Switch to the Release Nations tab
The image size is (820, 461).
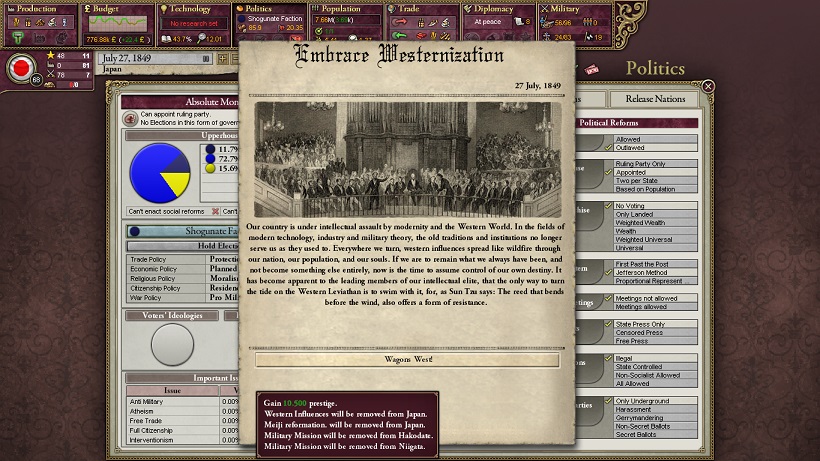[x=655, y=99]
